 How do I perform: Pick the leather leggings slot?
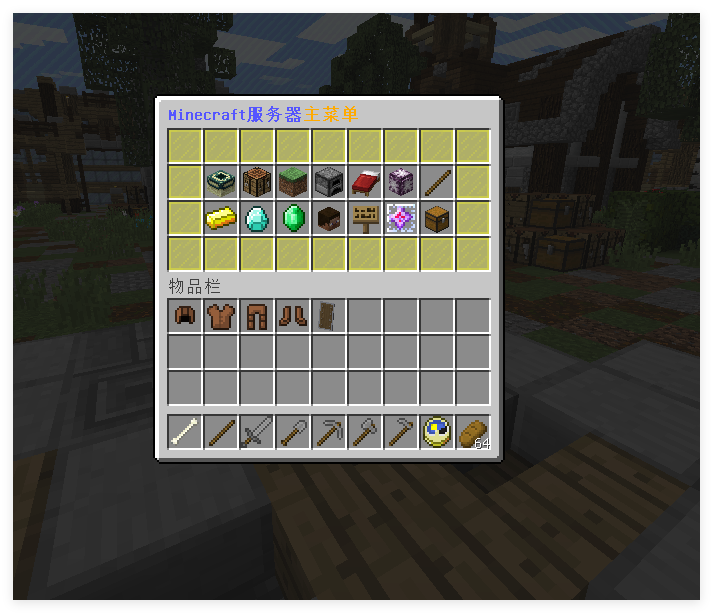coord(257,316)
